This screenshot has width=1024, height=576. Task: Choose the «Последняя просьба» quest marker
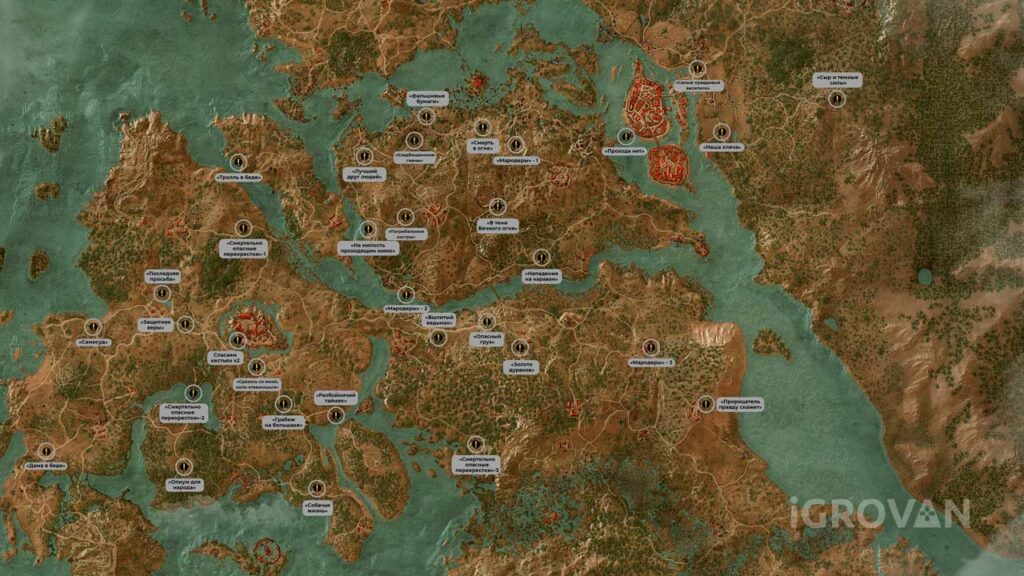[x=162, y=294]
